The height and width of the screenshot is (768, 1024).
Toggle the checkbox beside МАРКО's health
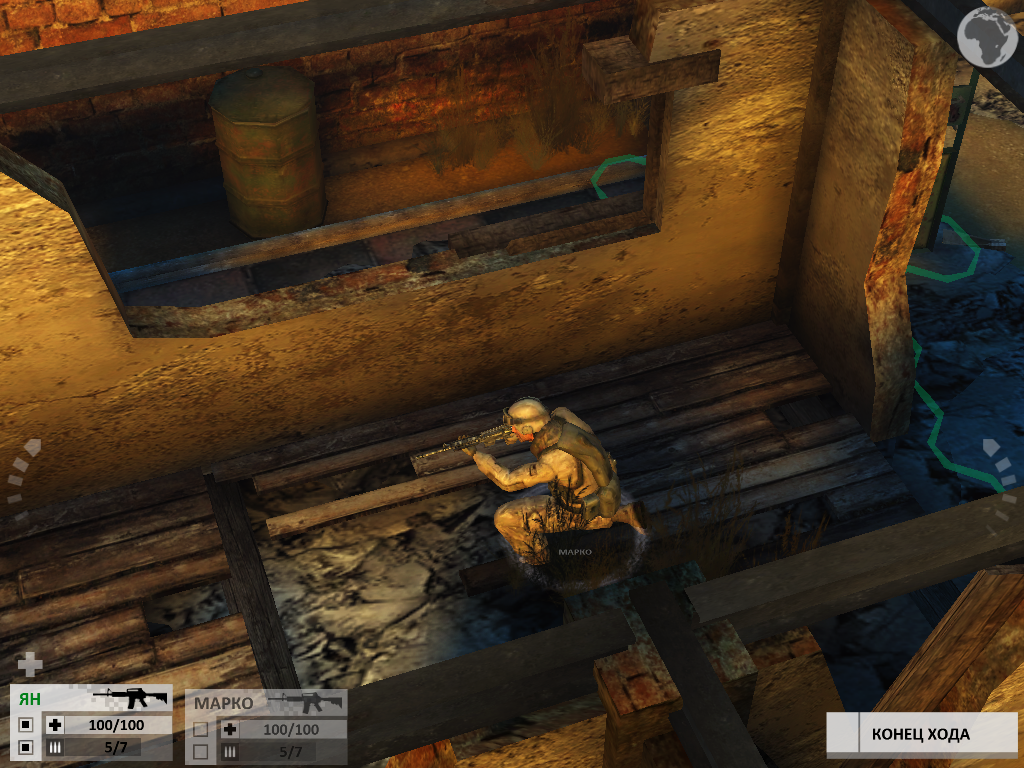(201, 730)
